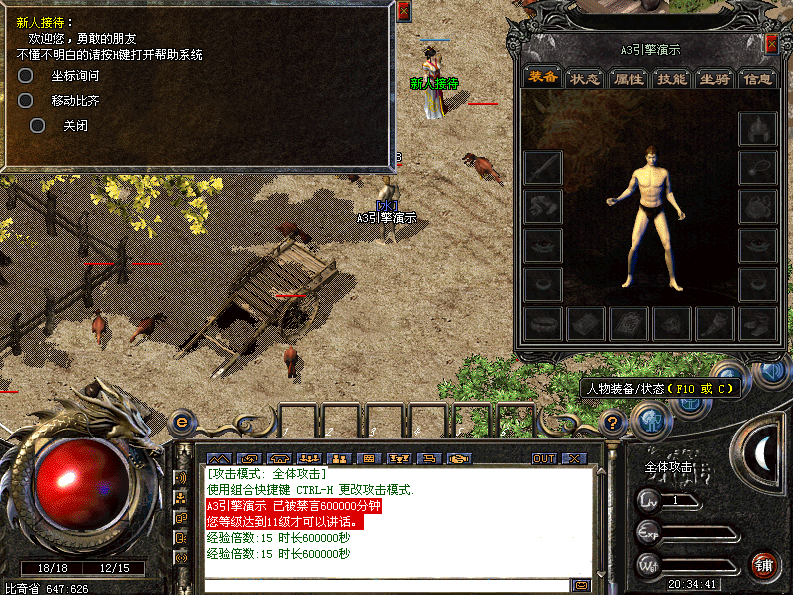Switch to the 状态 tab
Viewport: 793px width, 595px height.
point(586,78)
